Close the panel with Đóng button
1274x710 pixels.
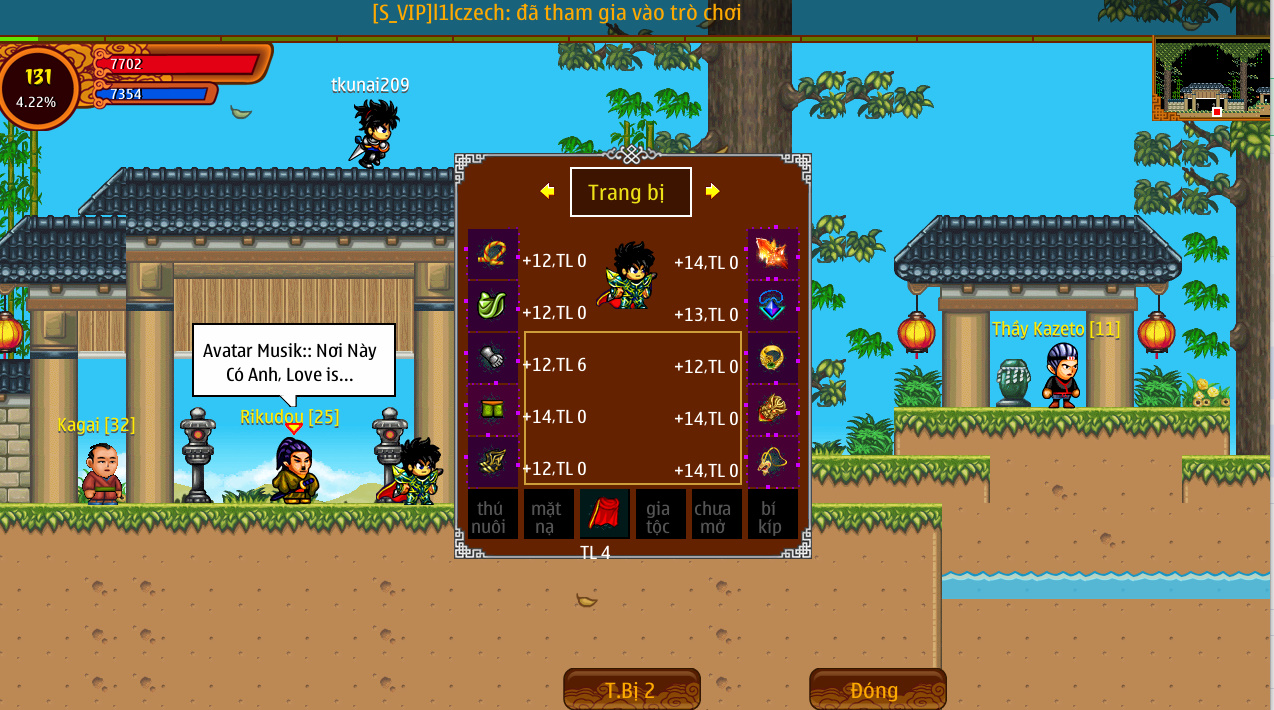[x=877, y=690]
